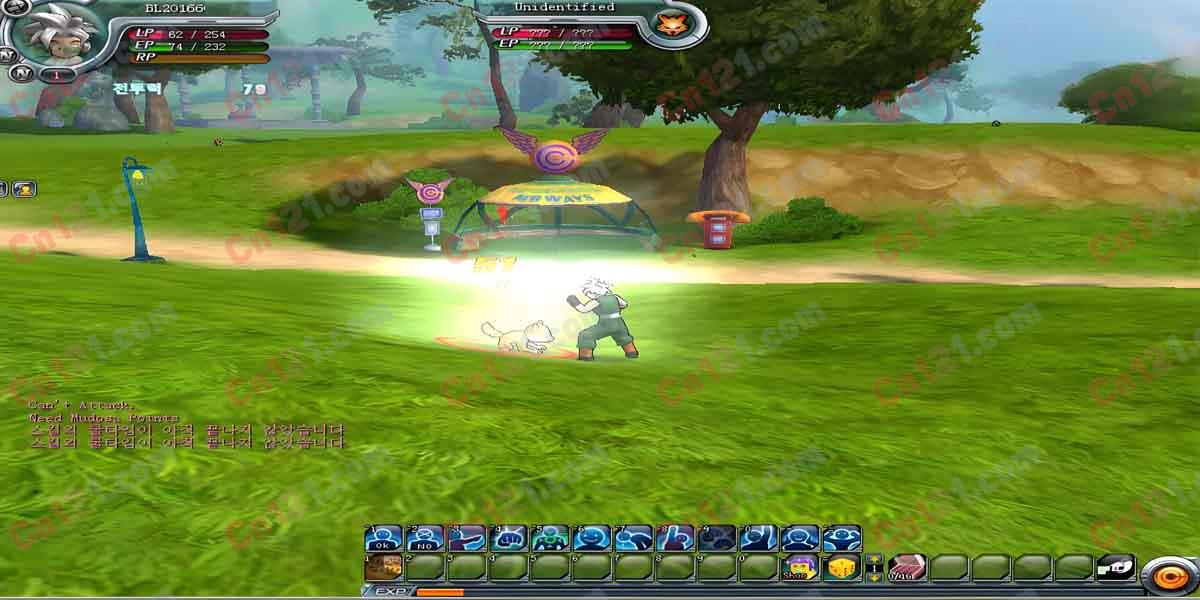Open the red bag showing 0/16

[907, 568]
